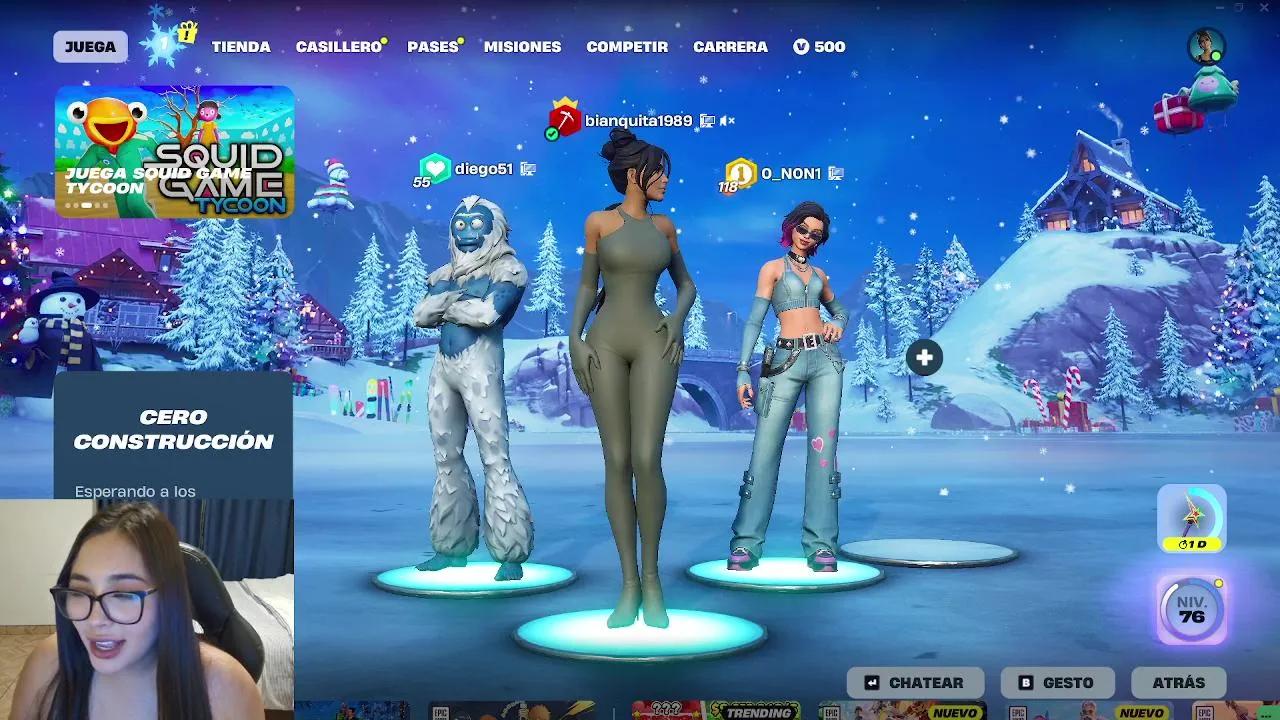Image resolution: width=1280 pixels, height=720 pixels.
Task: Switch to the TIENDA tab
Action: tap(241, 46)
